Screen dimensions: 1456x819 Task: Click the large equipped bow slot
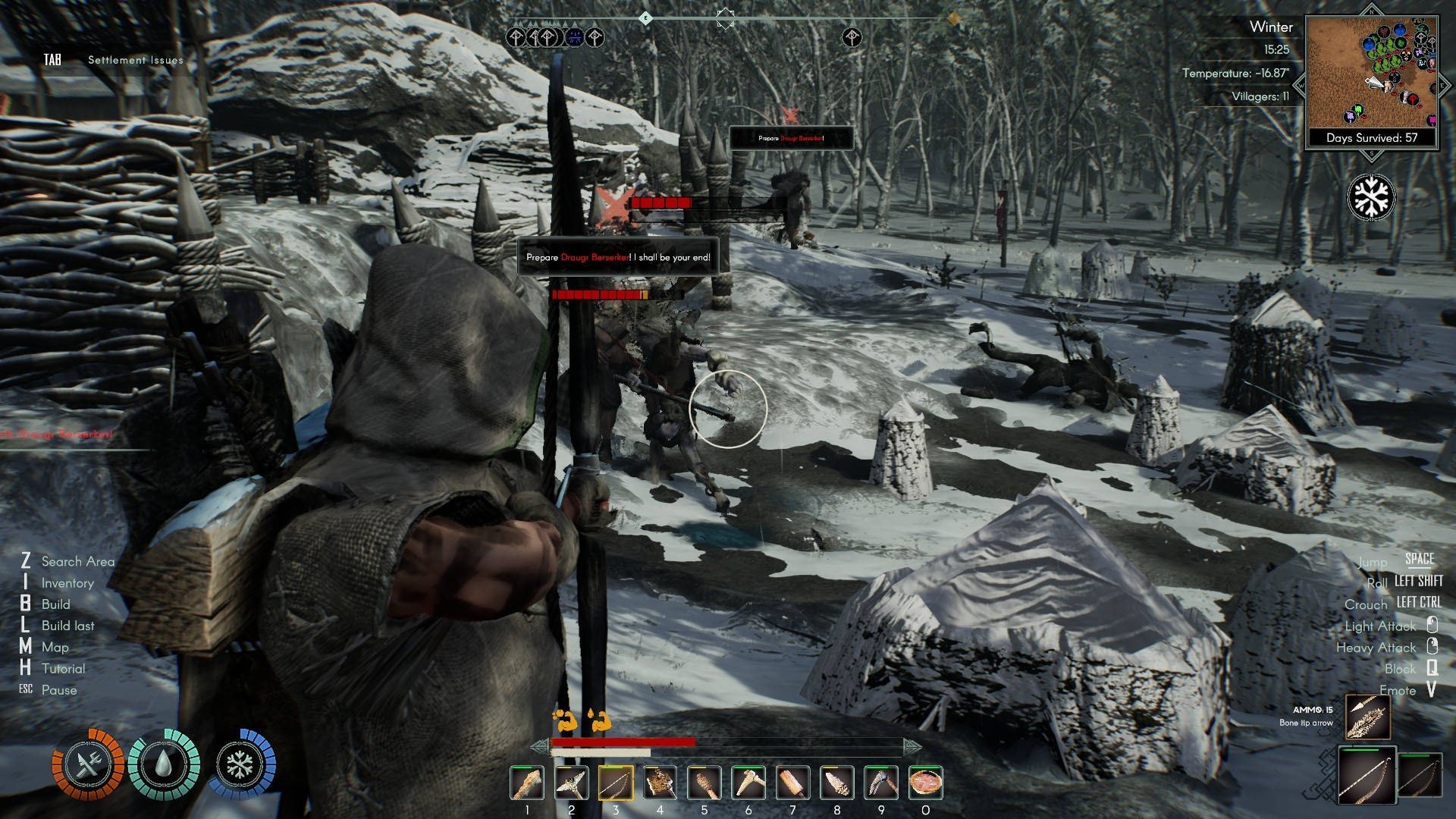coord(1367,775)
